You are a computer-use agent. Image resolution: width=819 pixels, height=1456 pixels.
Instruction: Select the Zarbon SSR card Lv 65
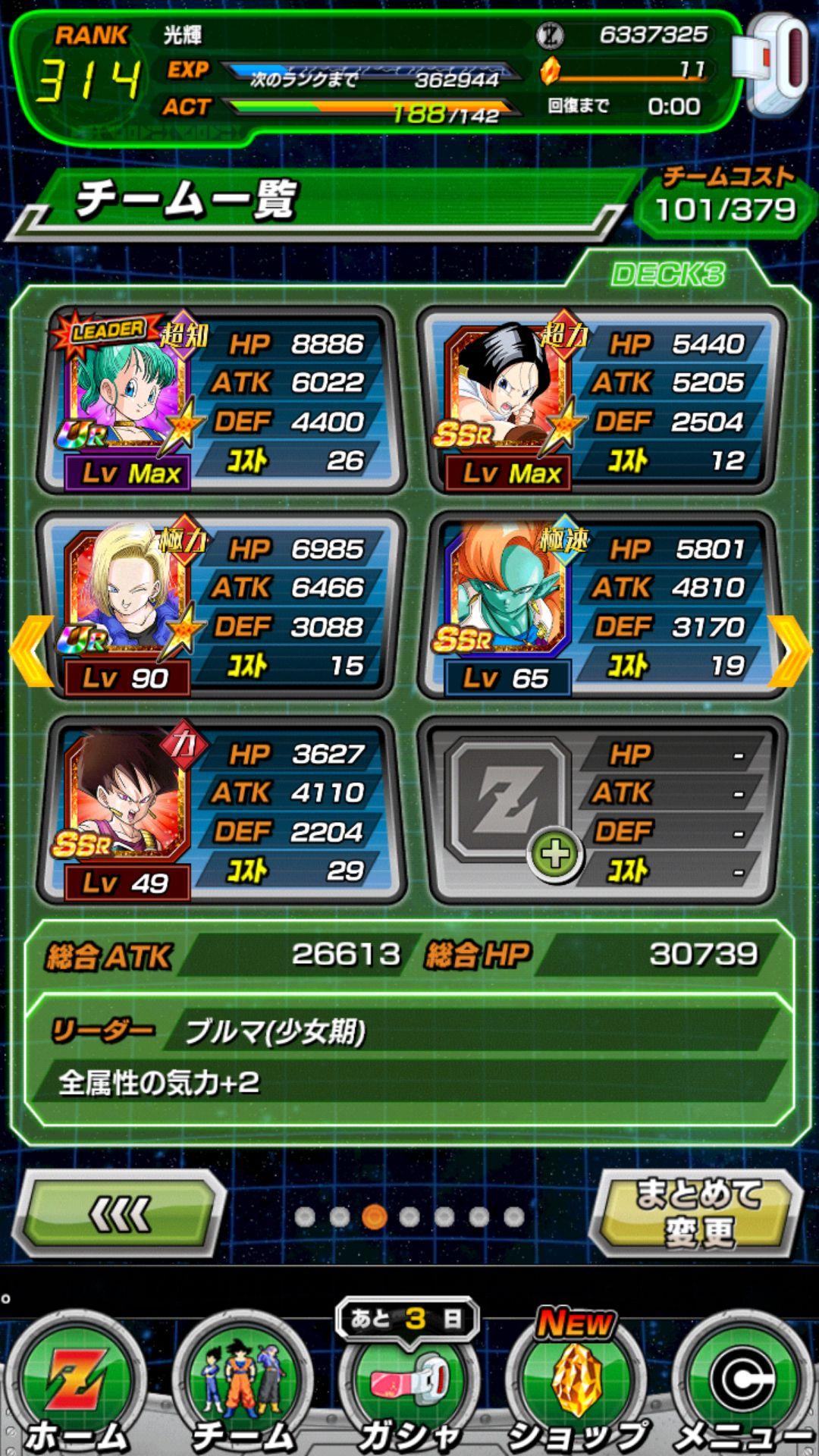coord(601,605)
